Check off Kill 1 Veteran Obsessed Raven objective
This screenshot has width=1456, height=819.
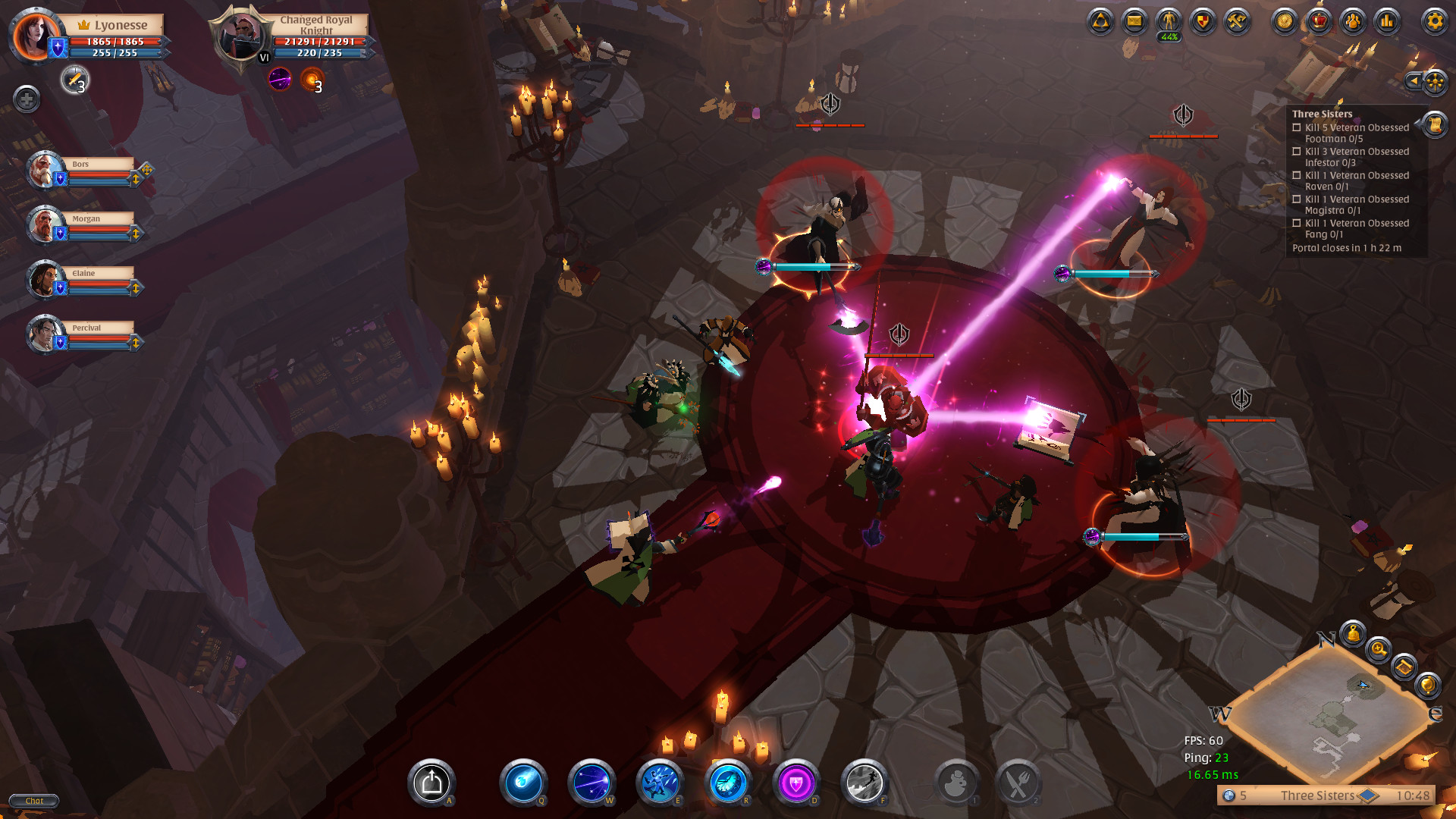tap(1296, 175)
